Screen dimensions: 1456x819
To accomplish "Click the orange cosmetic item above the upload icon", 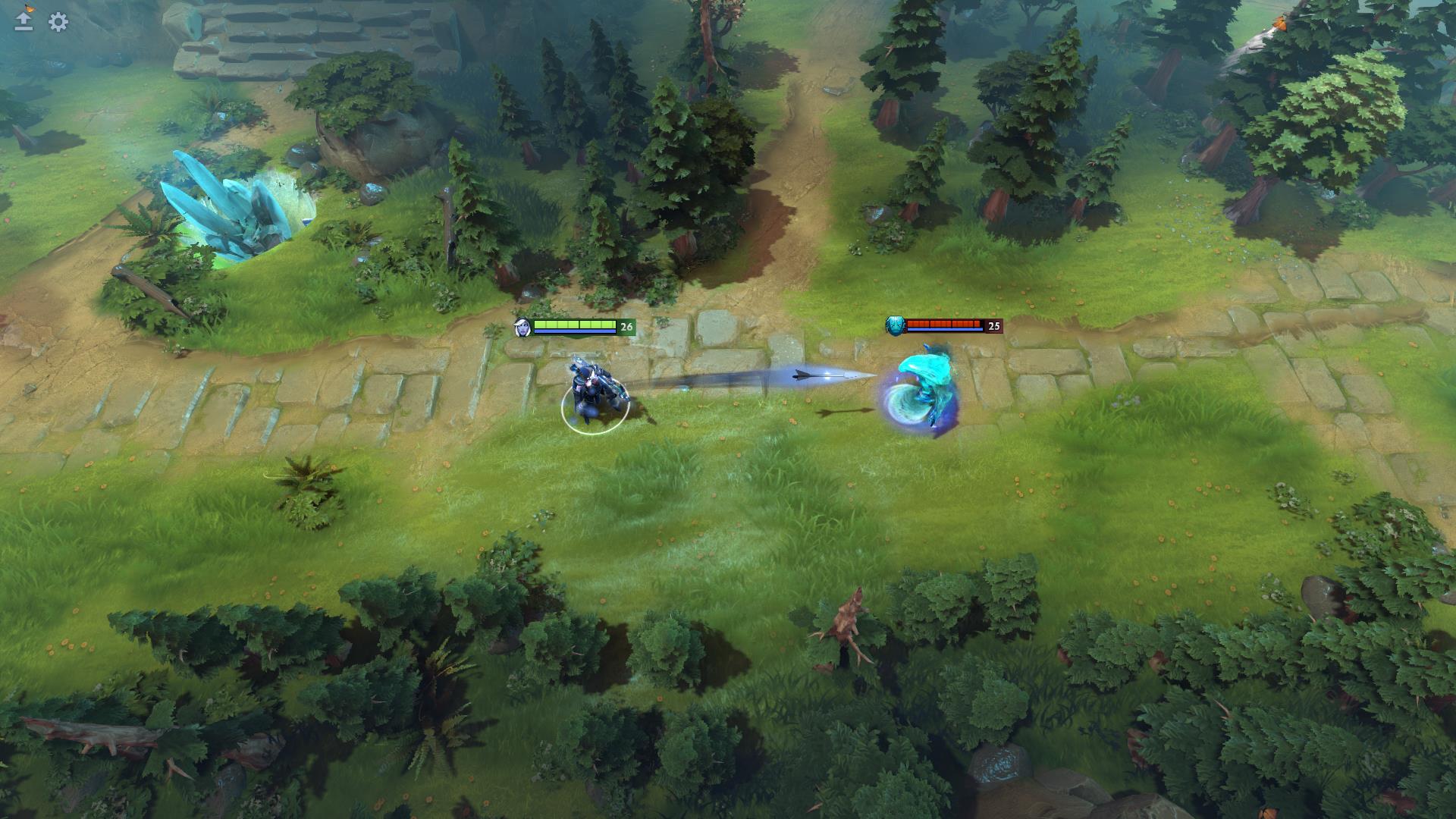I will click(x=29, y=10).
